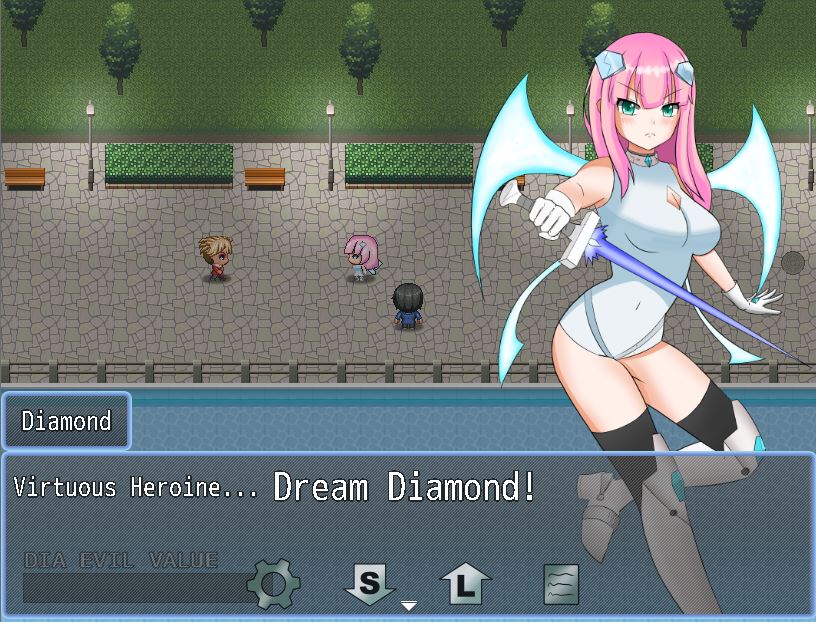Advance dialogue via the small white arrow
The width and height of the screenshot is (816, 622).
point(409,606)
